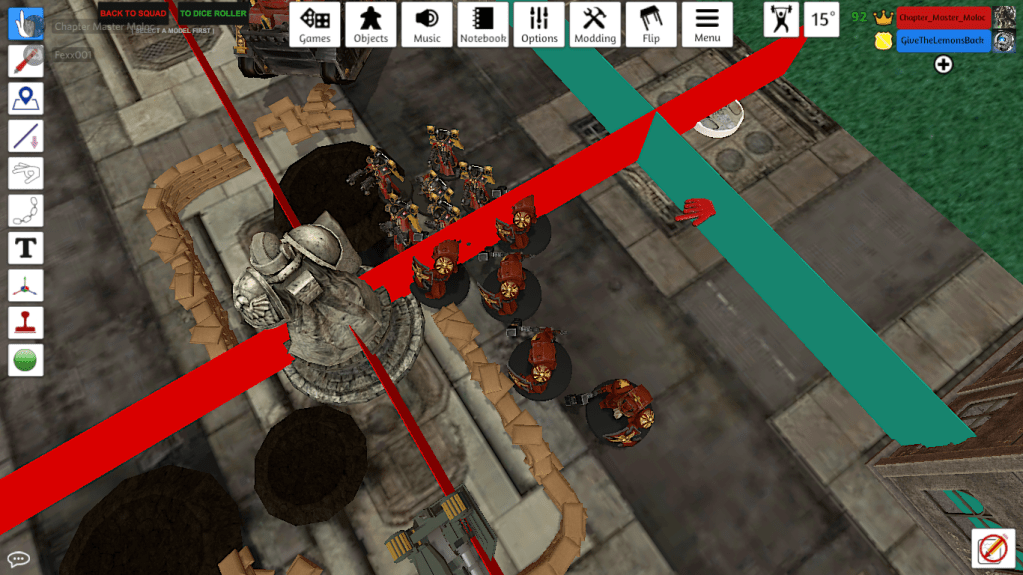Image resolution: width=1023 pixels, height=575 pixels.
Task: Change the 15° rotation angle setting
Action: click(x=822, y=19)
